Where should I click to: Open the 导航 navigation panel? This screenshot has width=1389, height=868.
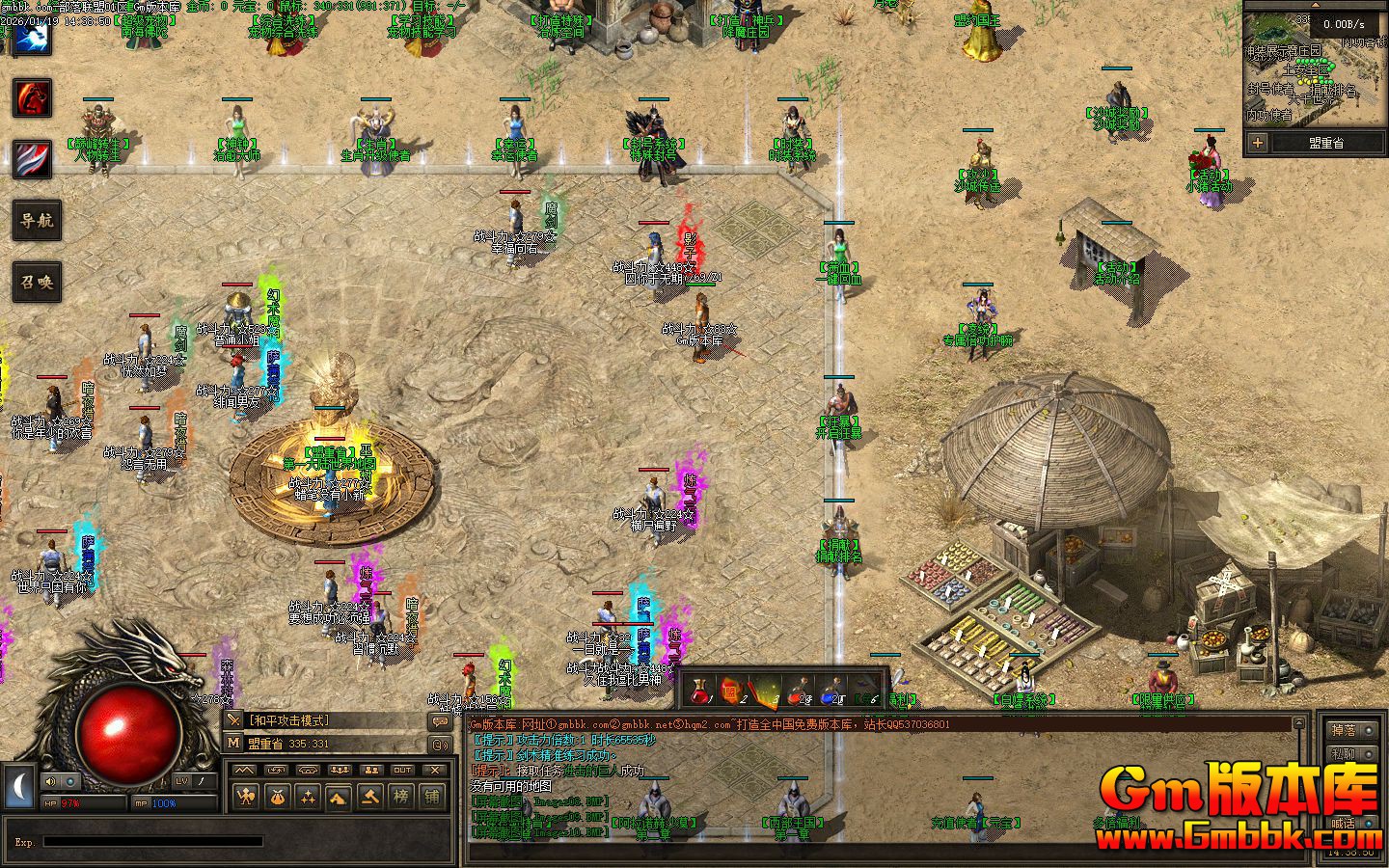37,221
